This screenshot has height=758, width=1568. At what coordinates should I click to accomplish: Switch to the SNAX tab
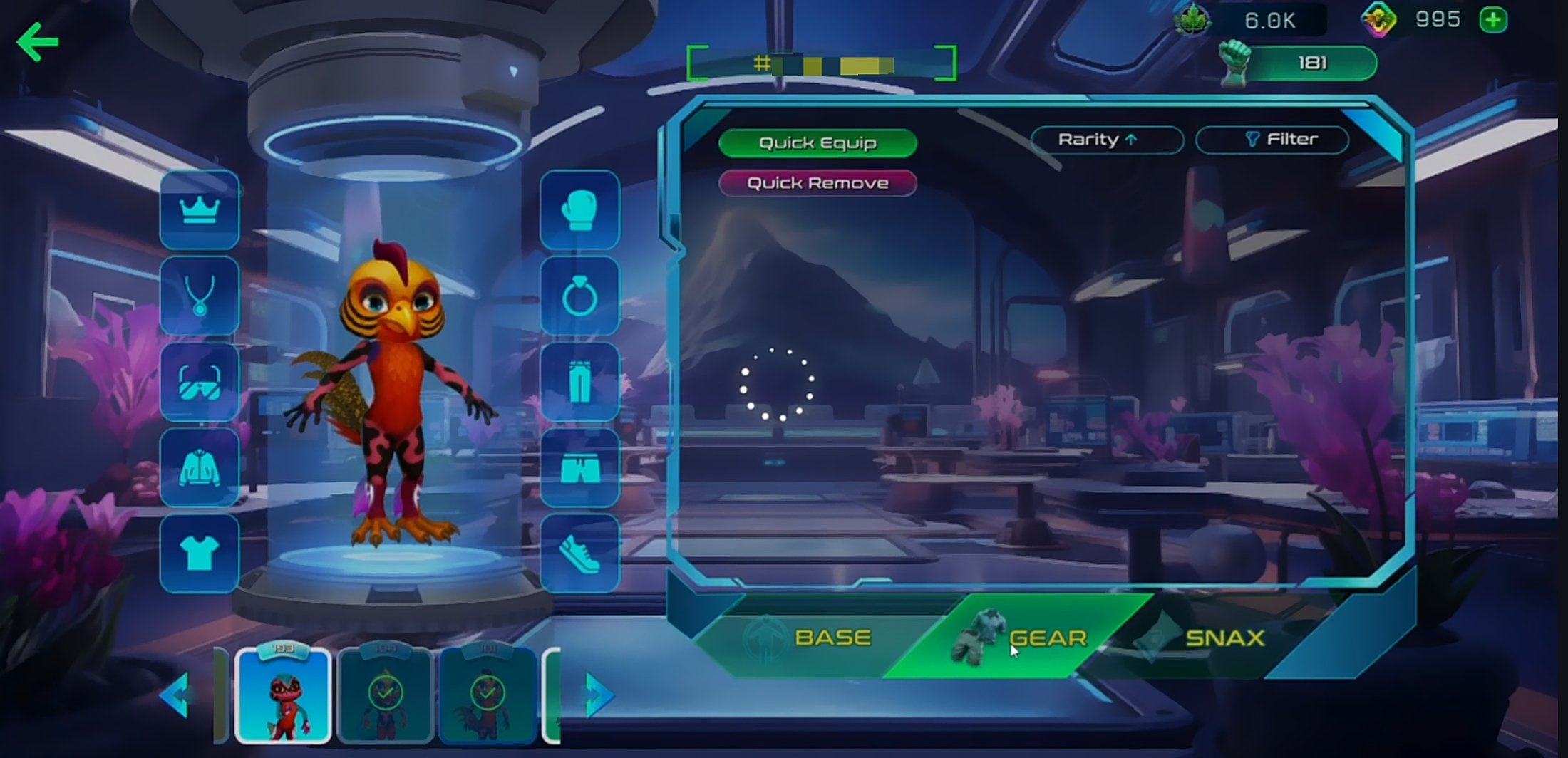1212,637
